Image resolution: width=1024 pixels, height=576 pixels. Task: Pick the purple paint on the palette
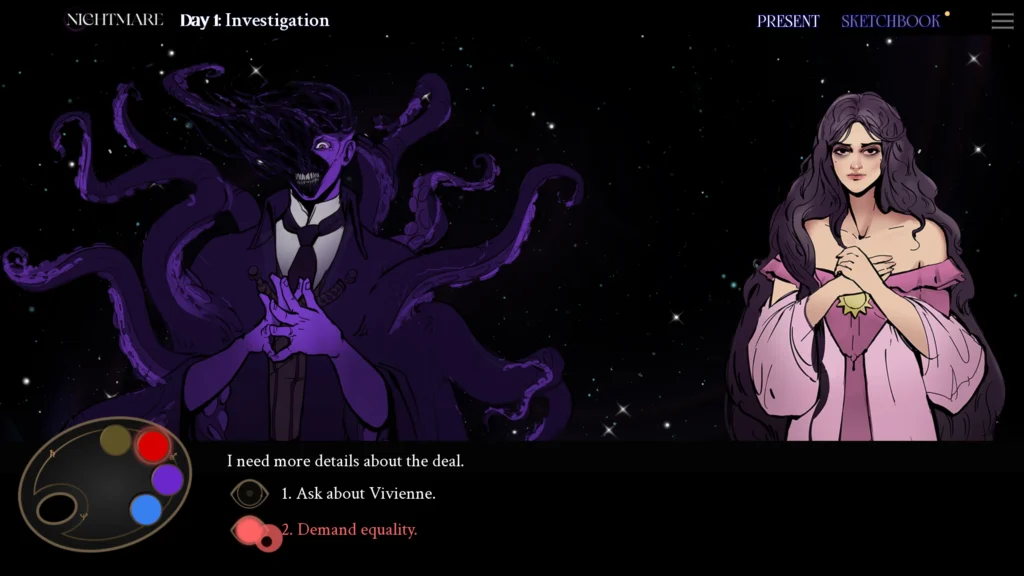tap(167, 479)
